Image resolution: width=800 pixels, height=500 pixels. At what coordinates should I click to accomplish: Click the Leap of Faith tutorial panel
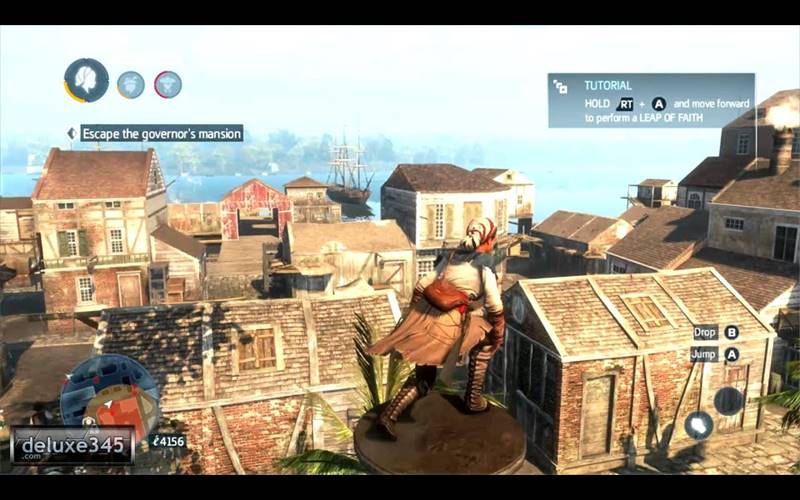(650, 101)
